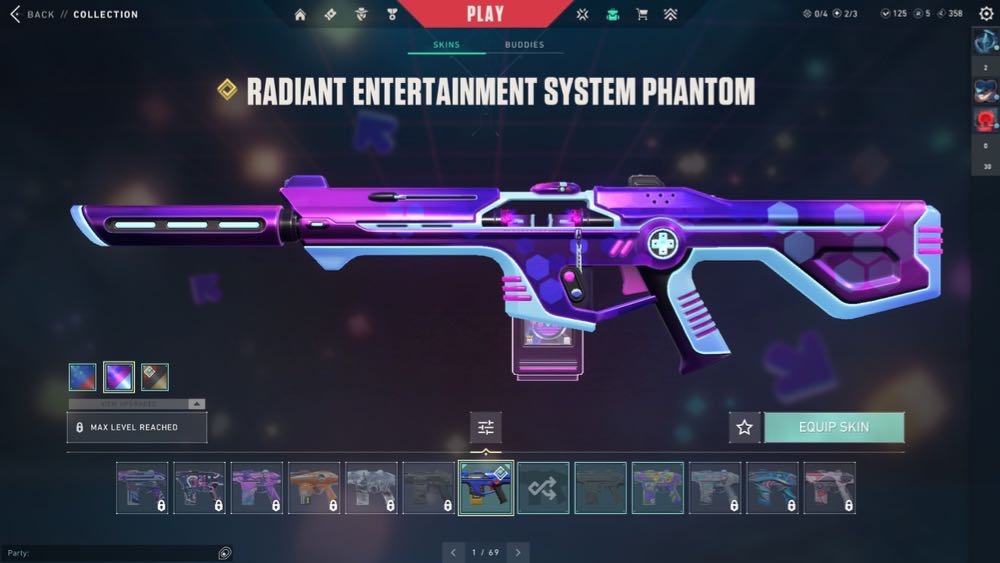The image size is (1000, 563).
Task: Select the orange Phantom skin thumbnail
Action: click(x=314, y=488)
